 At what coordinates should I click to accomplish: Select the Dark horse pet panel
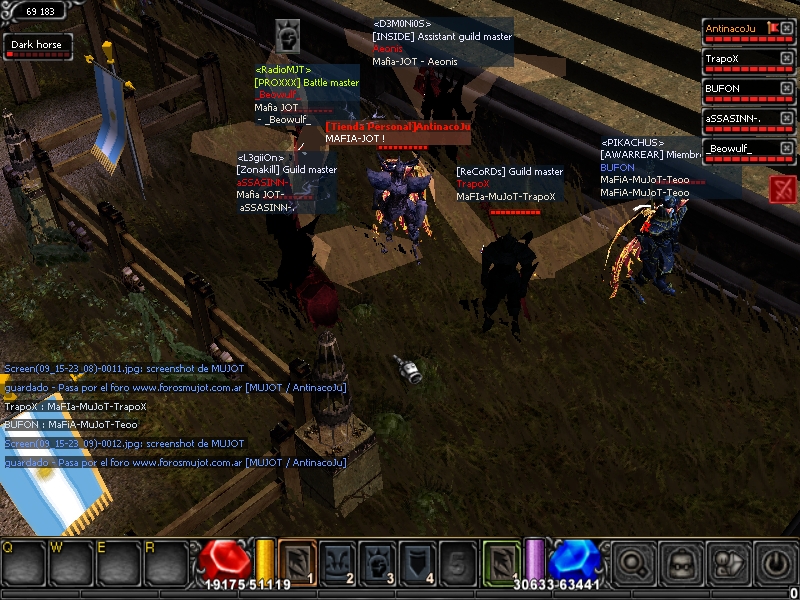tap(36, 46)
